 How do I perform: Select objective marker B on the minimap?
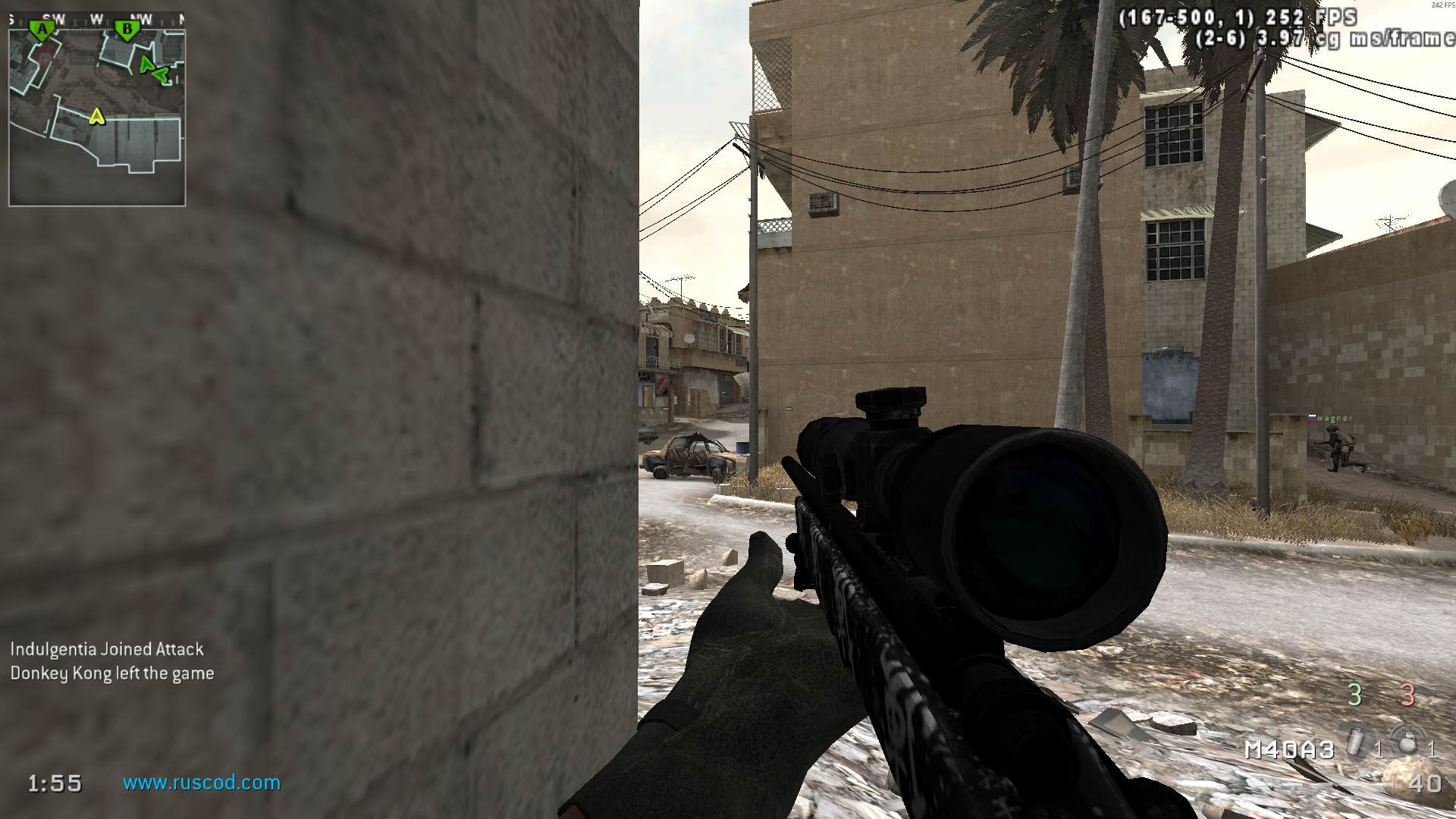click(127, 30)
